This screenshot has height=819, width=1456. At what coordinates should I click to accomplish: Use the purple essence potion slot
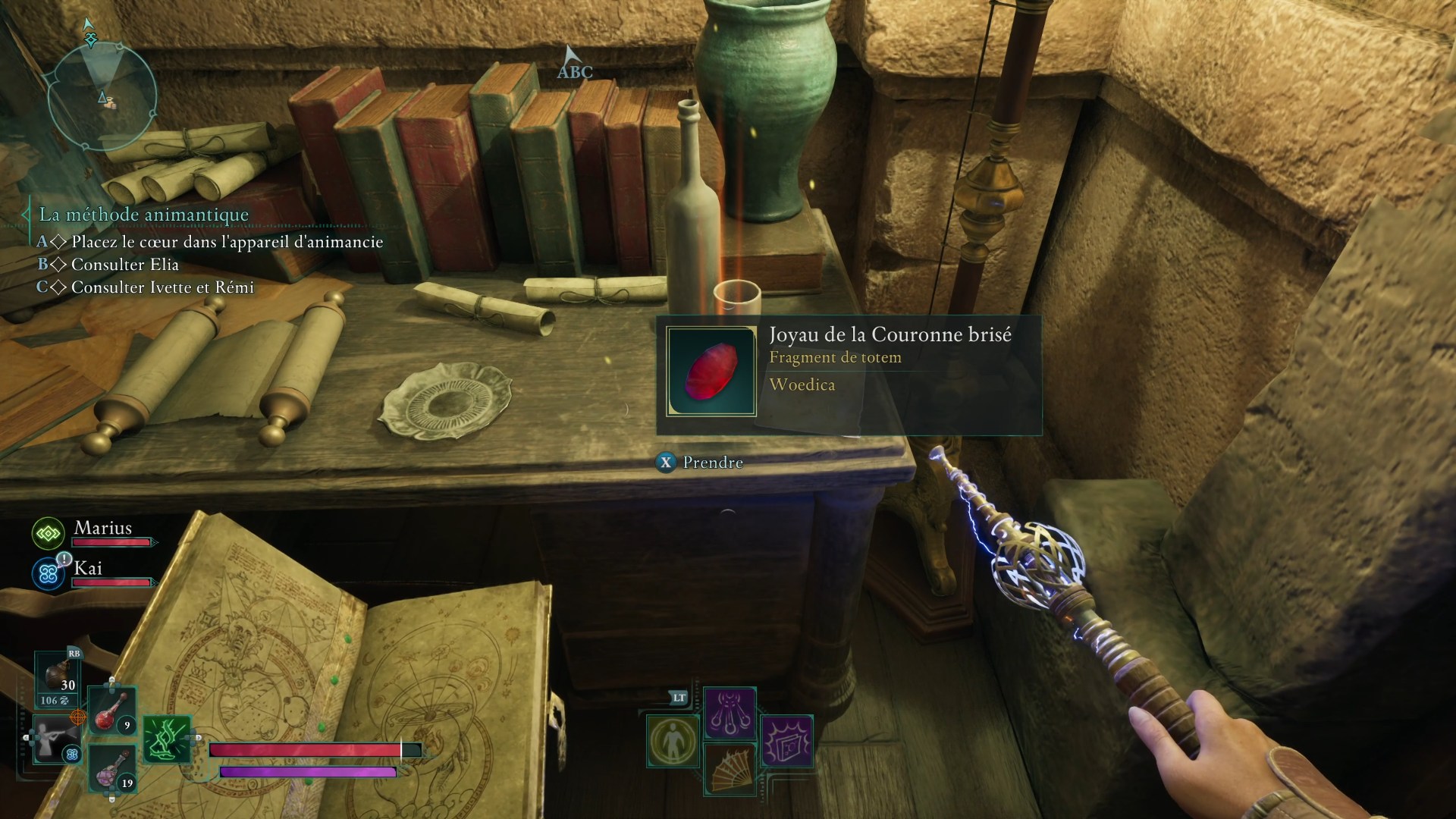(113, 768)
